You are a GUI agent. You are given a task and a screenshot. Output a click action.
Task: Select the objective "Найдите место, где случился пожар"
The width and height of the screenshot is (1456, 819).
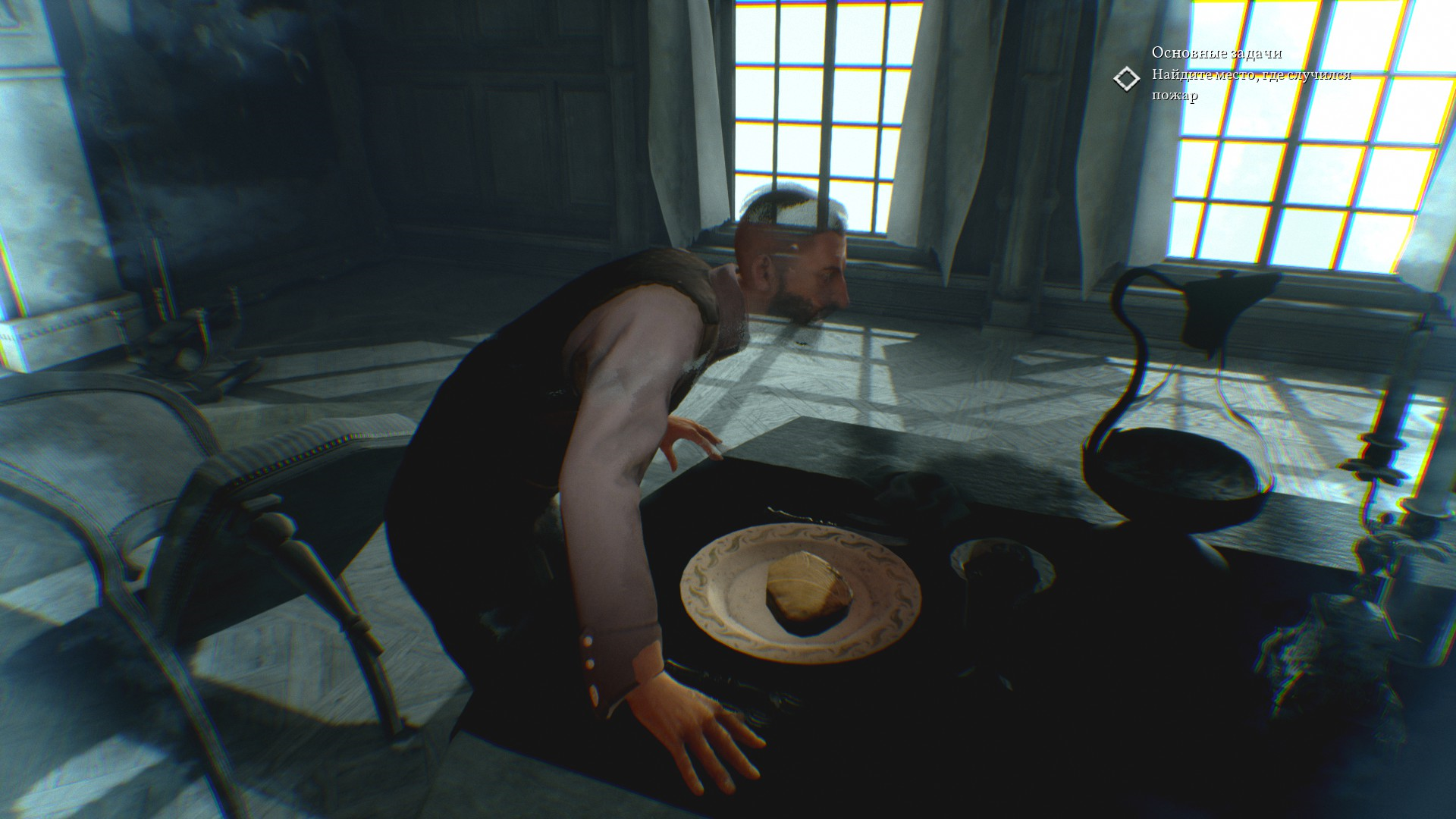coord(1250,84)
